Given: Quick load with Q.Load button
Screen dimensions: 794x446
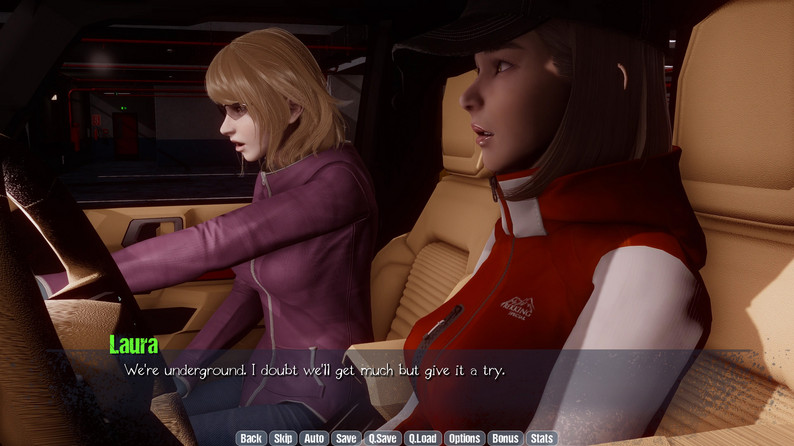Looking at the screenshot, I should point(422,438).
